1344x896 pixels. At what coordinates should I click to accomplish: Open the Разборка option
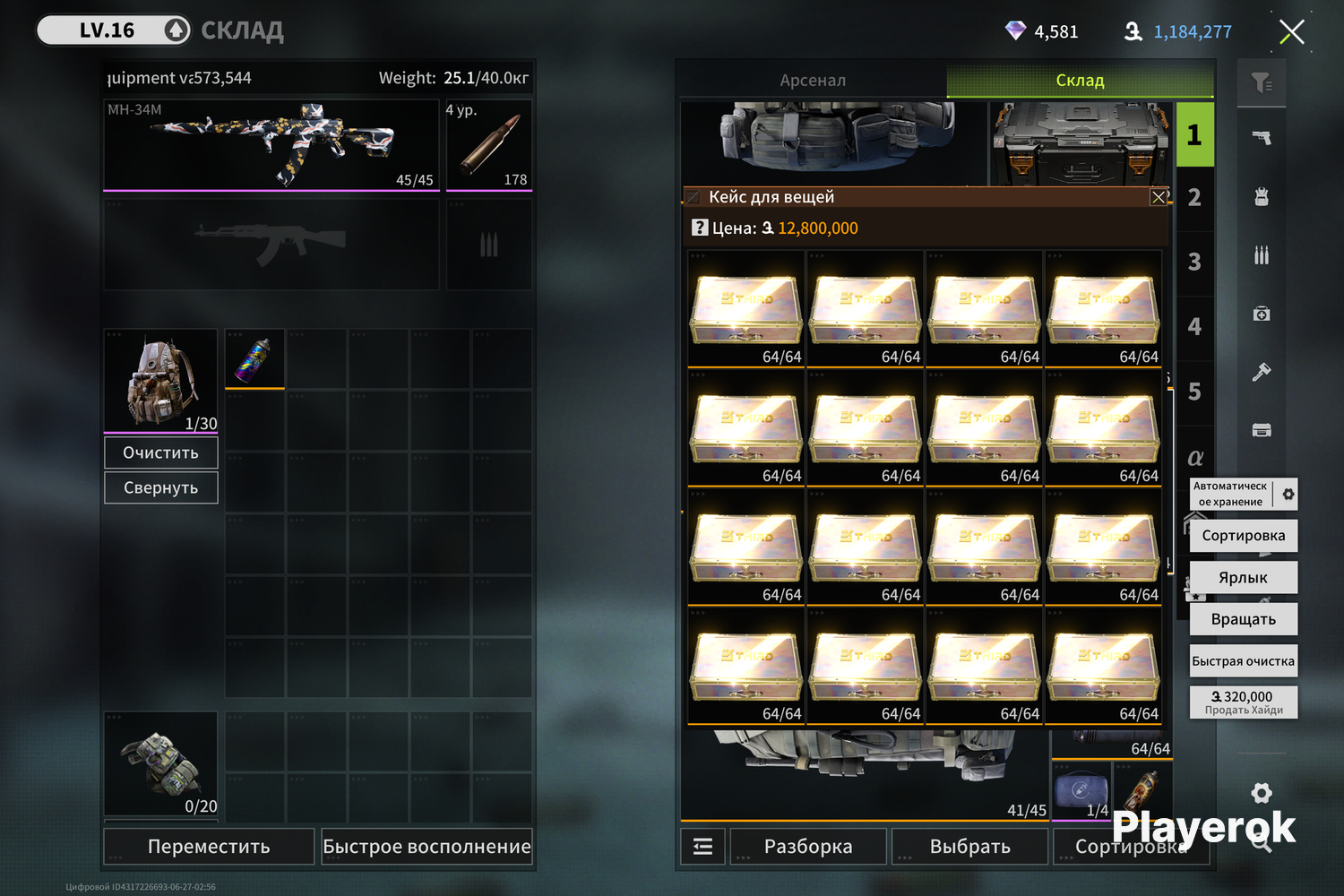click(808, 847)
